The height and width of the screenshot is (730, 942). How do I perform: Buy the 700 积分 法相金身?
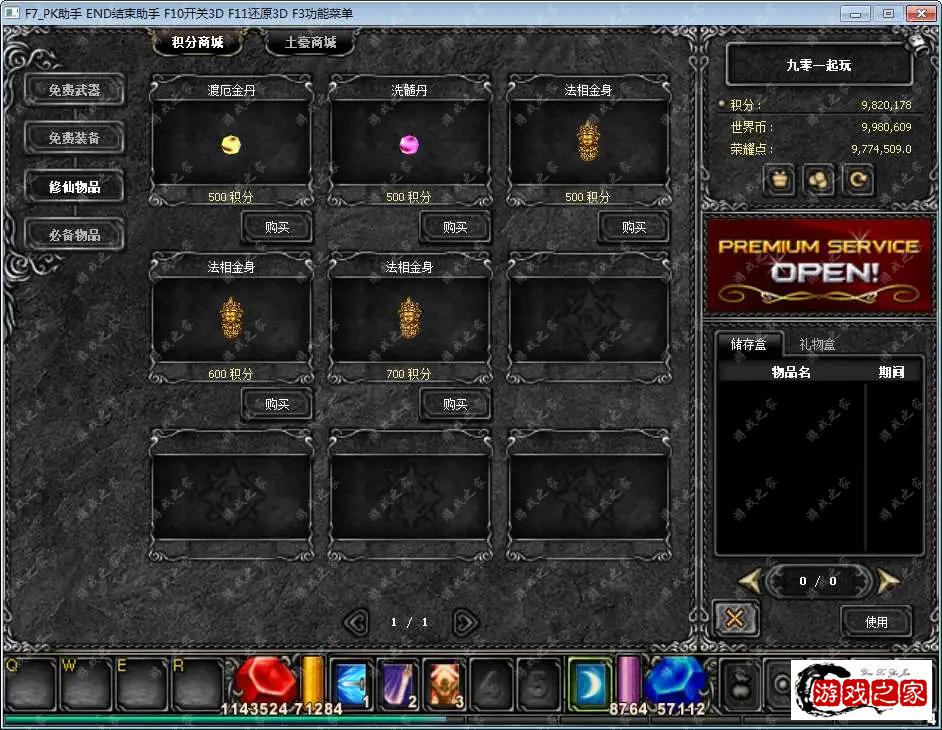coord(455,404)
